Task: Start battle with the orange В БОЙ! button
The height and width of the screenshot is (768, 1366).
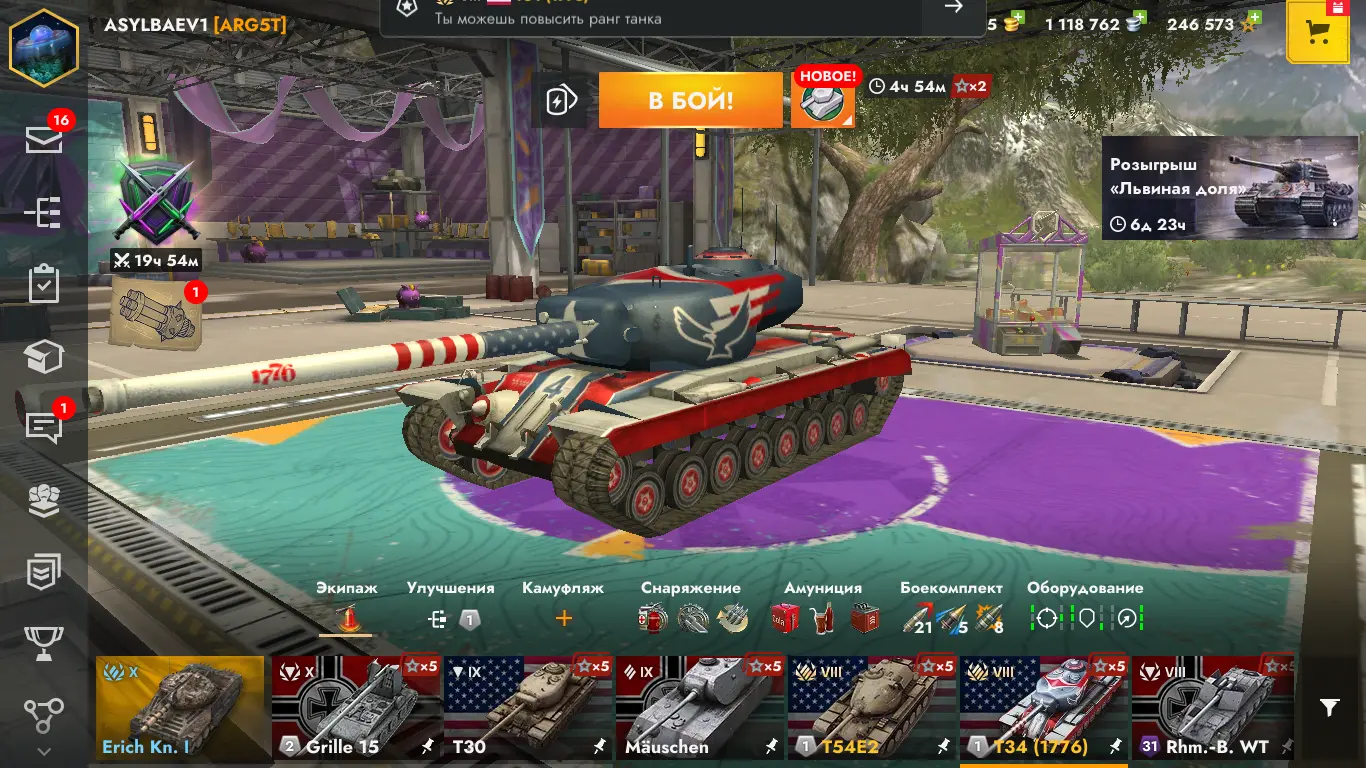Action: pyautogui.click(x=690, y=100)
